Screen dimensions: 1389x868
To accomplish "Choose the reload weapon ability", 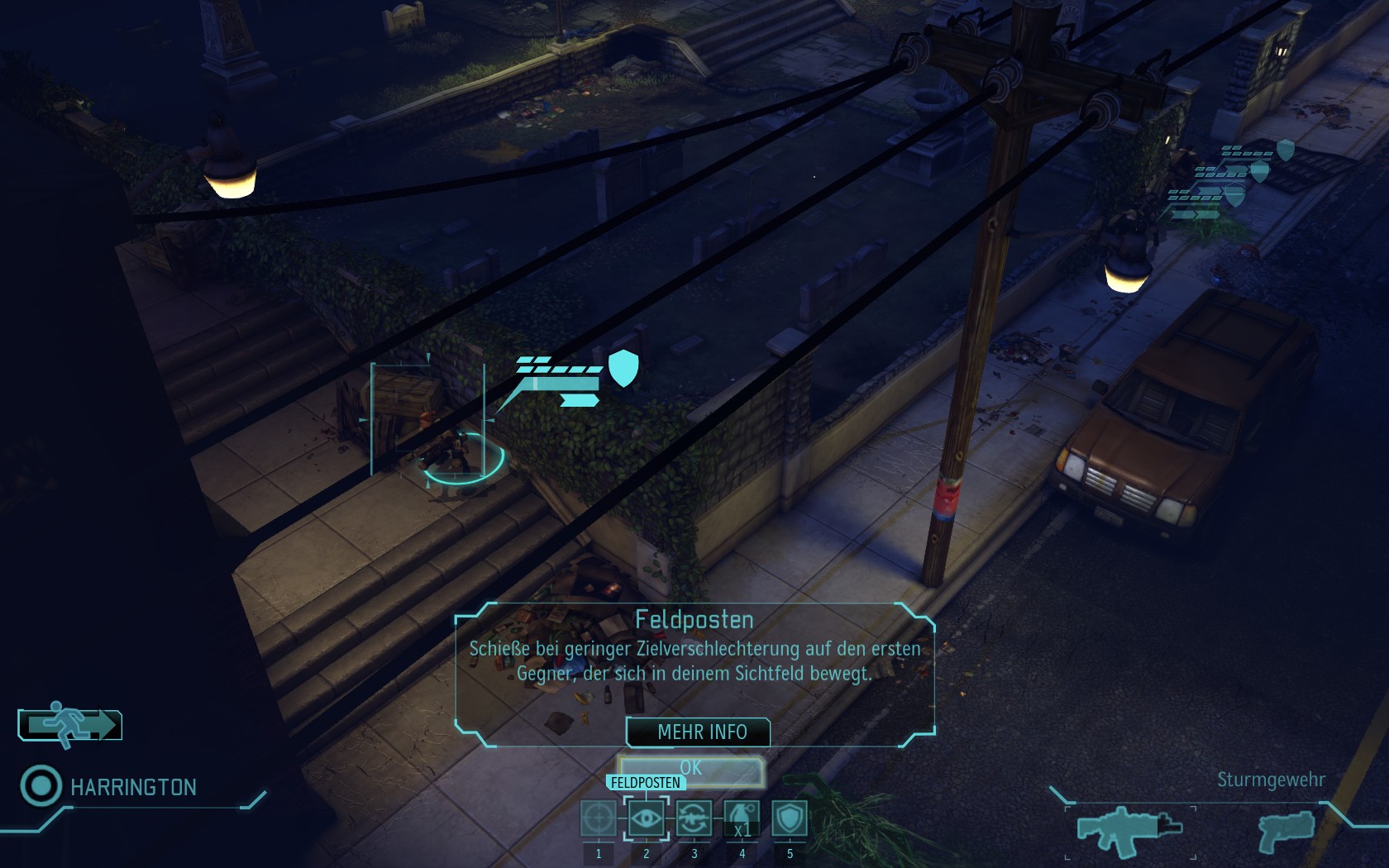I will pyautogui.click(x=694, y=818).
